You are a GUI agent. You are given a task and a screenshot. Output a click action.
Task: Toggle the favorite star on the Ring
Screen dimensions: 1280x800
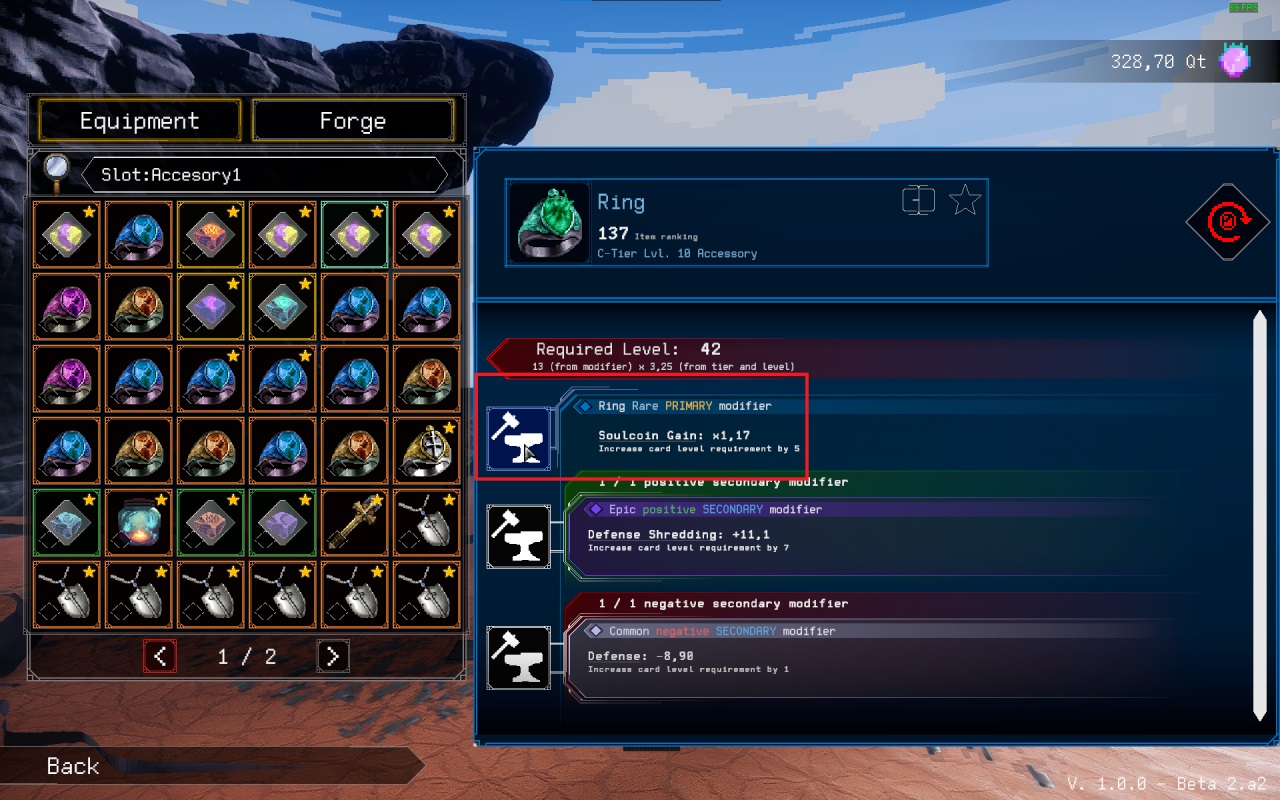click(964, 201)
